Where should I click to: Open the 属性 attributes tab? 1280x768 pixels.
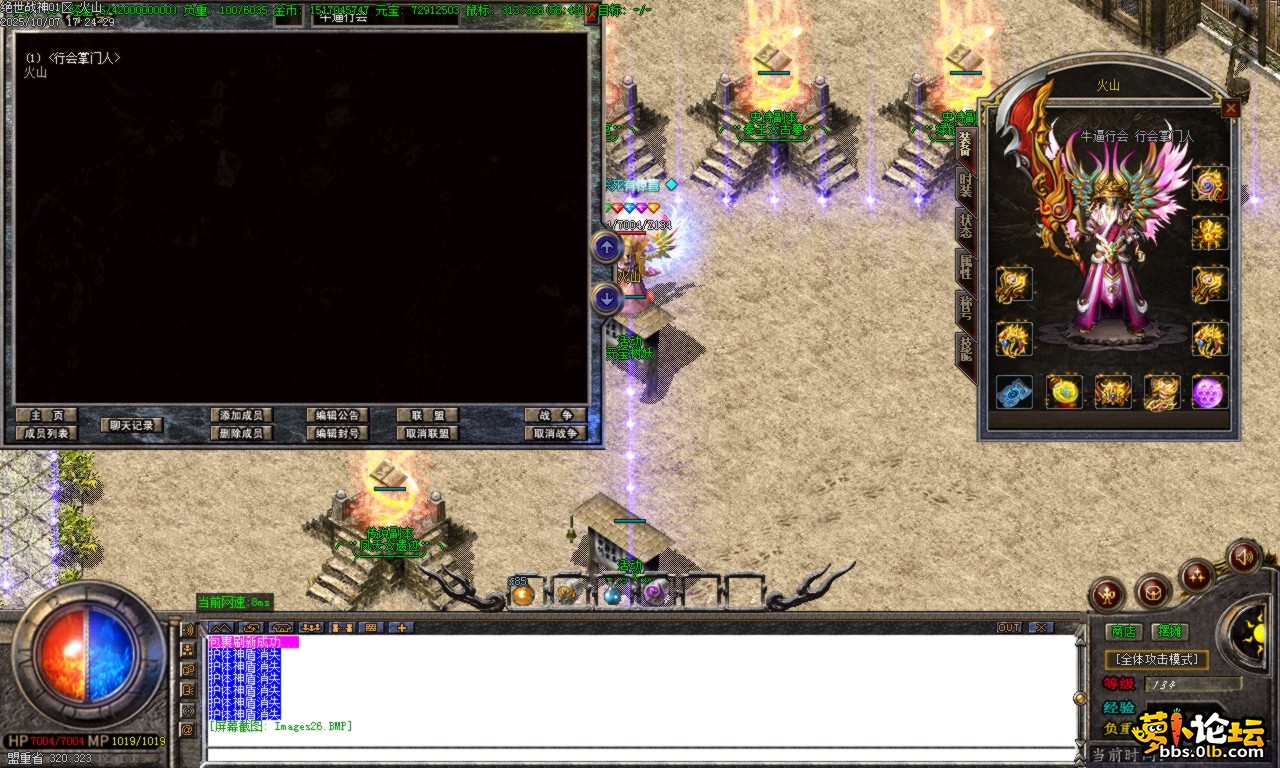coord(965,267)
